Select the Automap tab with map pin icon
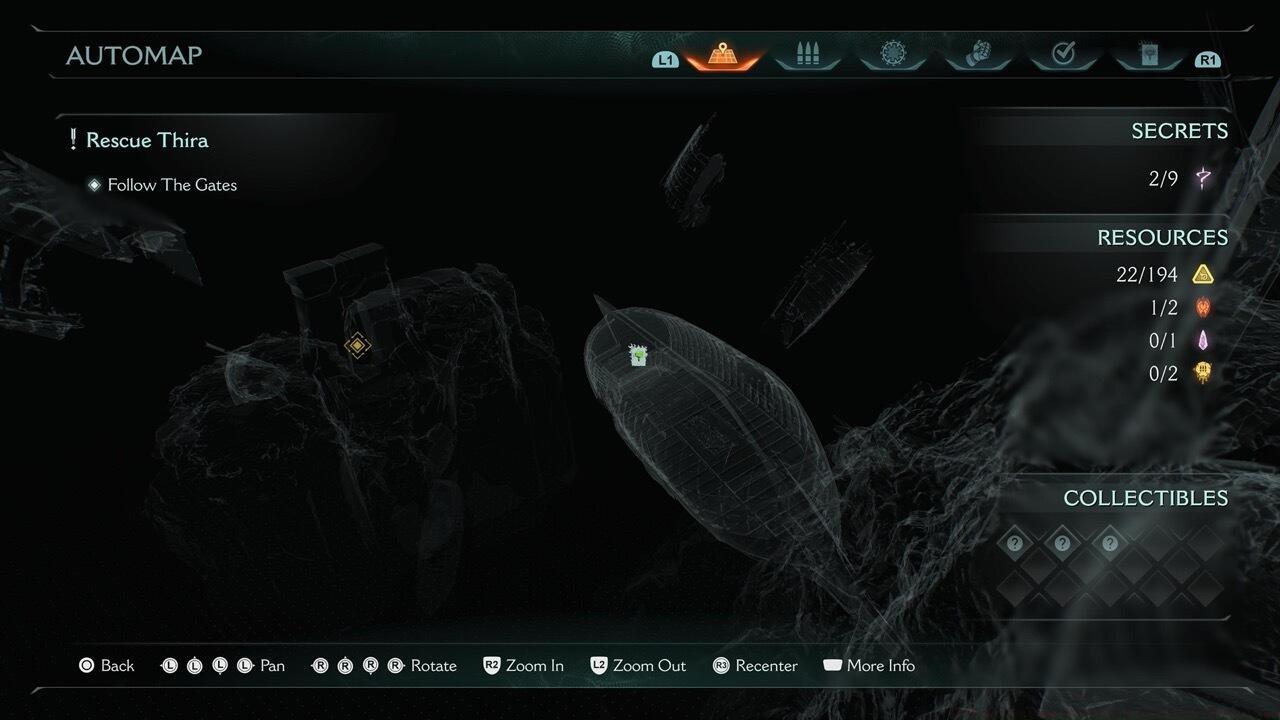Viewport: 1280px width, 720px height. click(723, 55)
